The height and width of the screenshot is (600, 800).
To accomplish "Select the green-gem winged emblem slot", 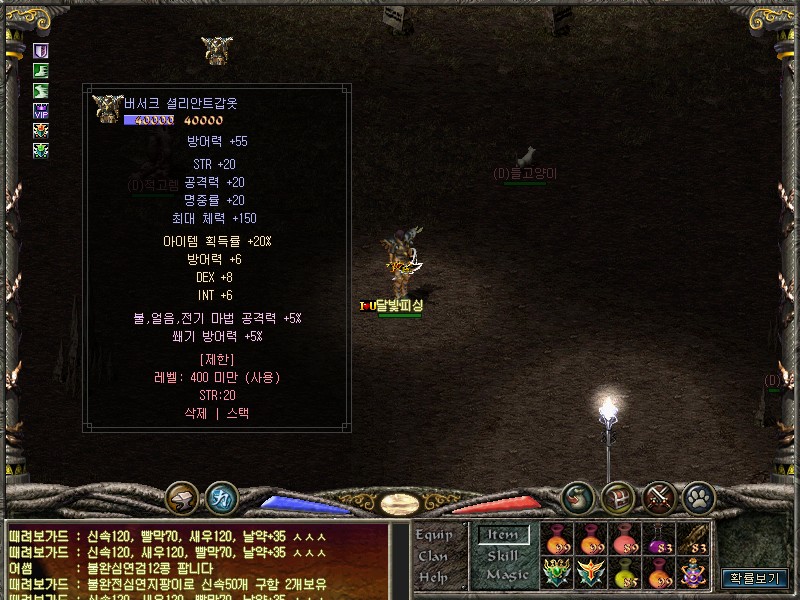I will click(x=557, y=573).
